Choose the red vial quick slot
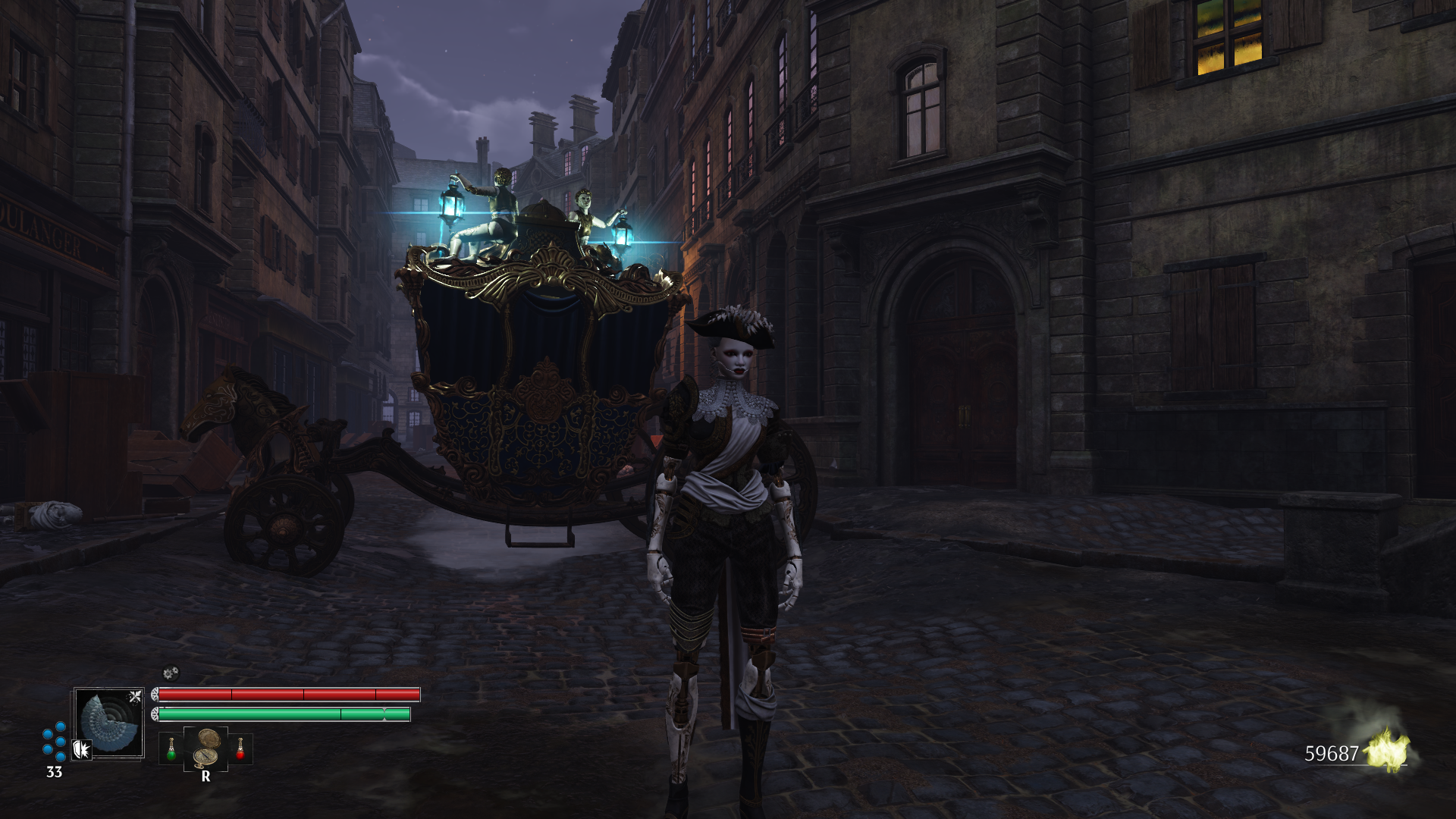 240,749
